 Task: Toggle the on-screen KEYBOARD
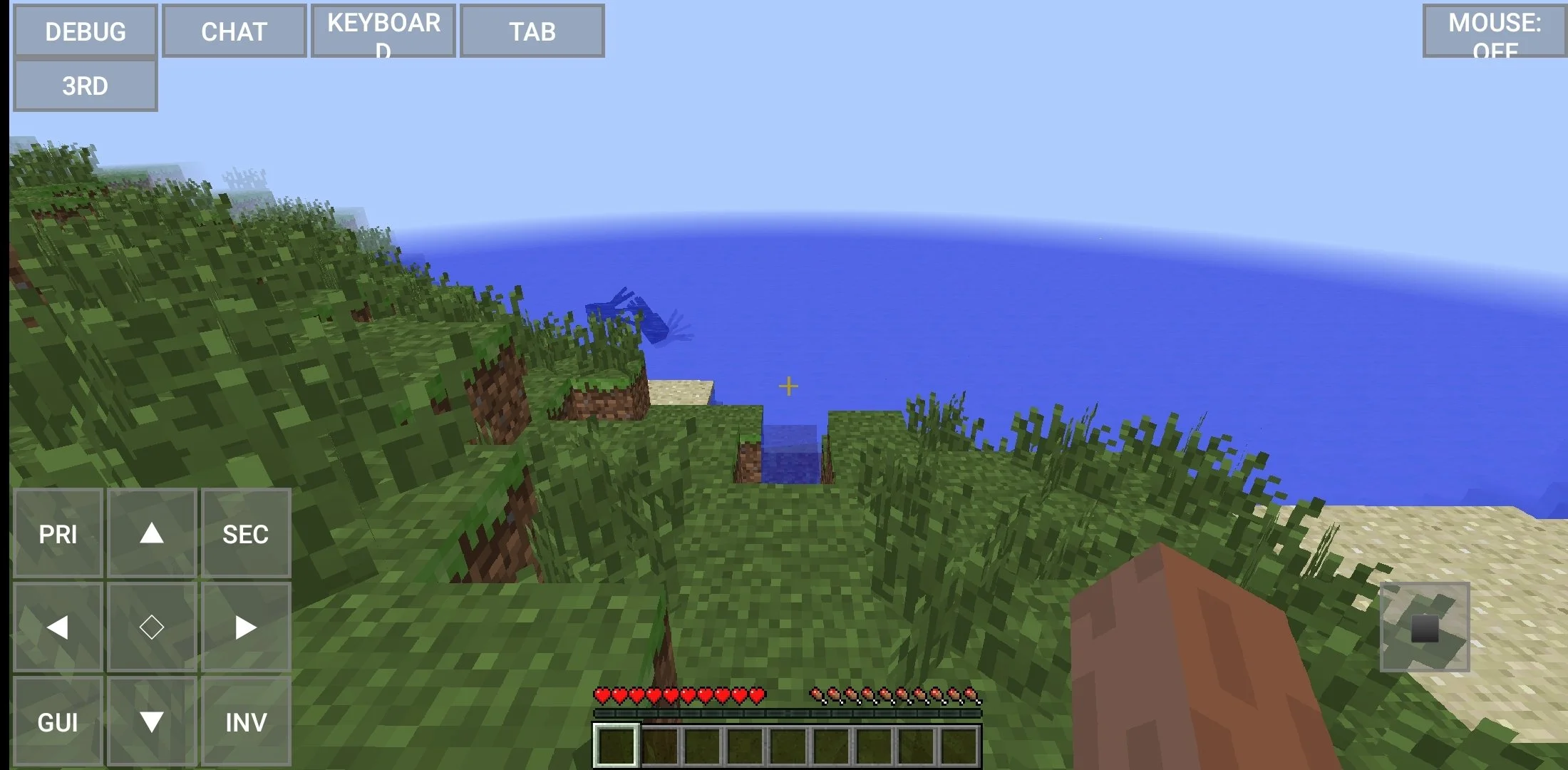pos(382,31)
